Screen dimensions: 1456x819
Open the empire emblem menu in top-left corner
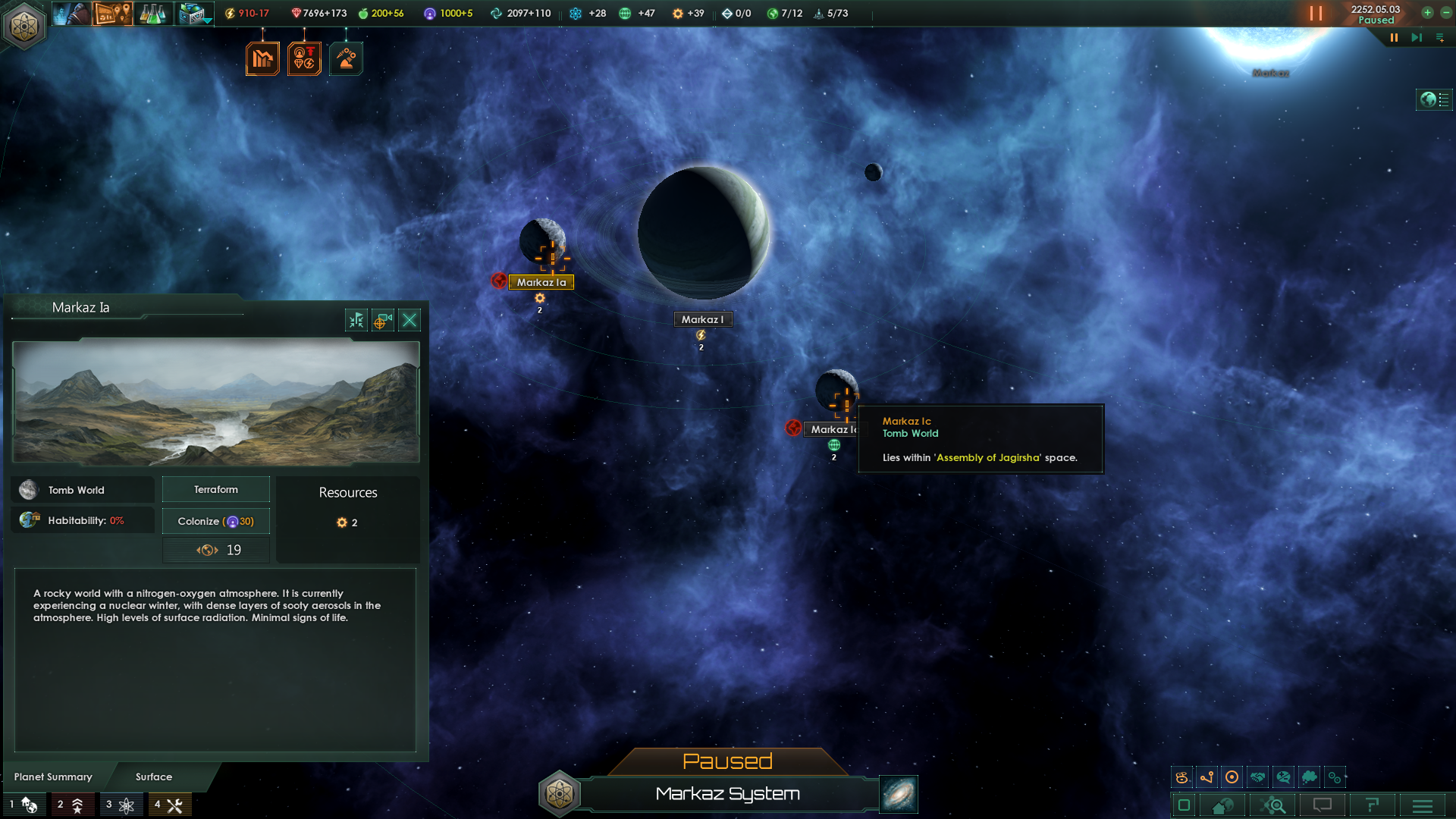click(24, 26)
